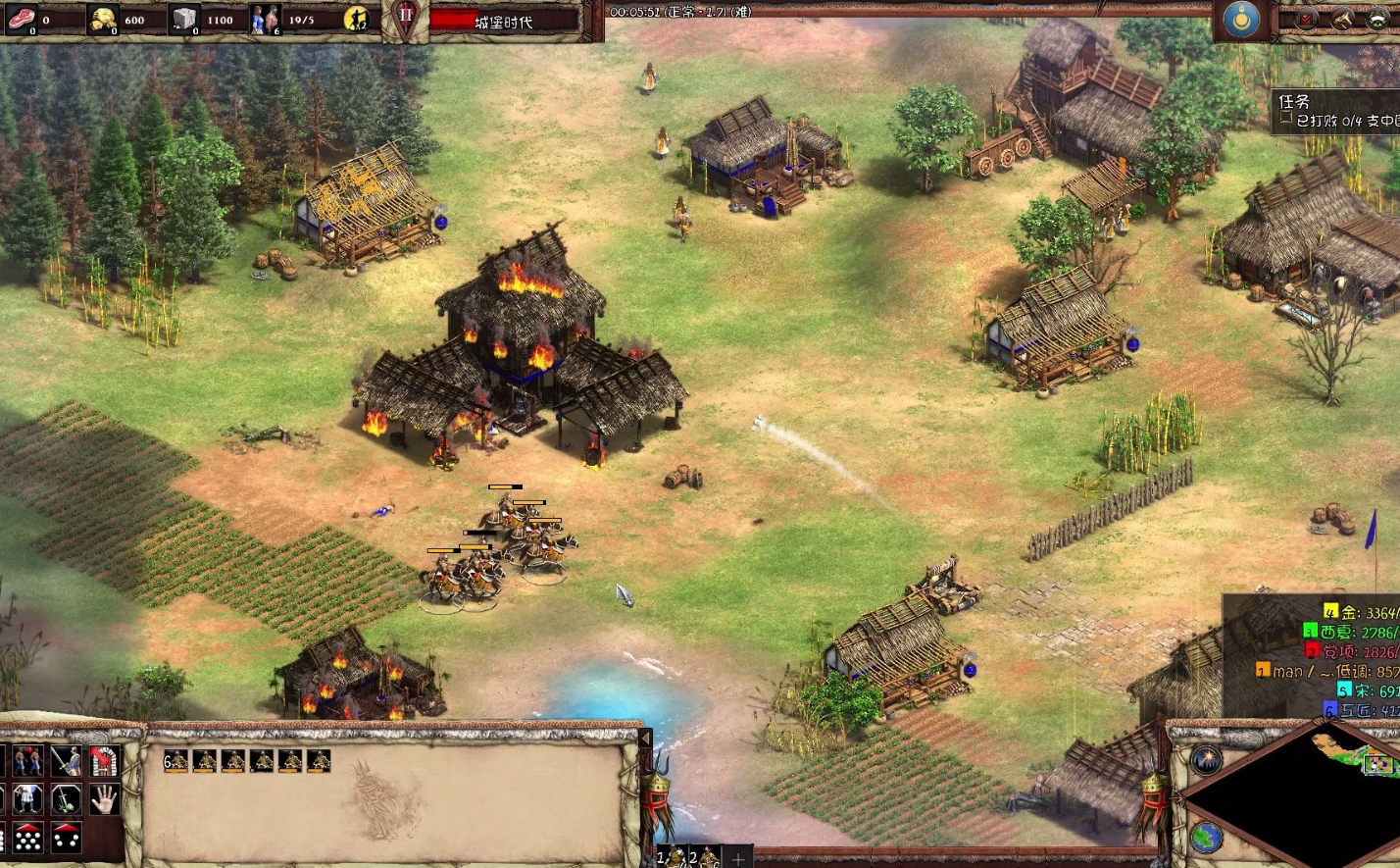This screenshot has height=868, width=1400.
Task: Activate the sword-in-ground stand ground stance
Action: pos(66,799)
